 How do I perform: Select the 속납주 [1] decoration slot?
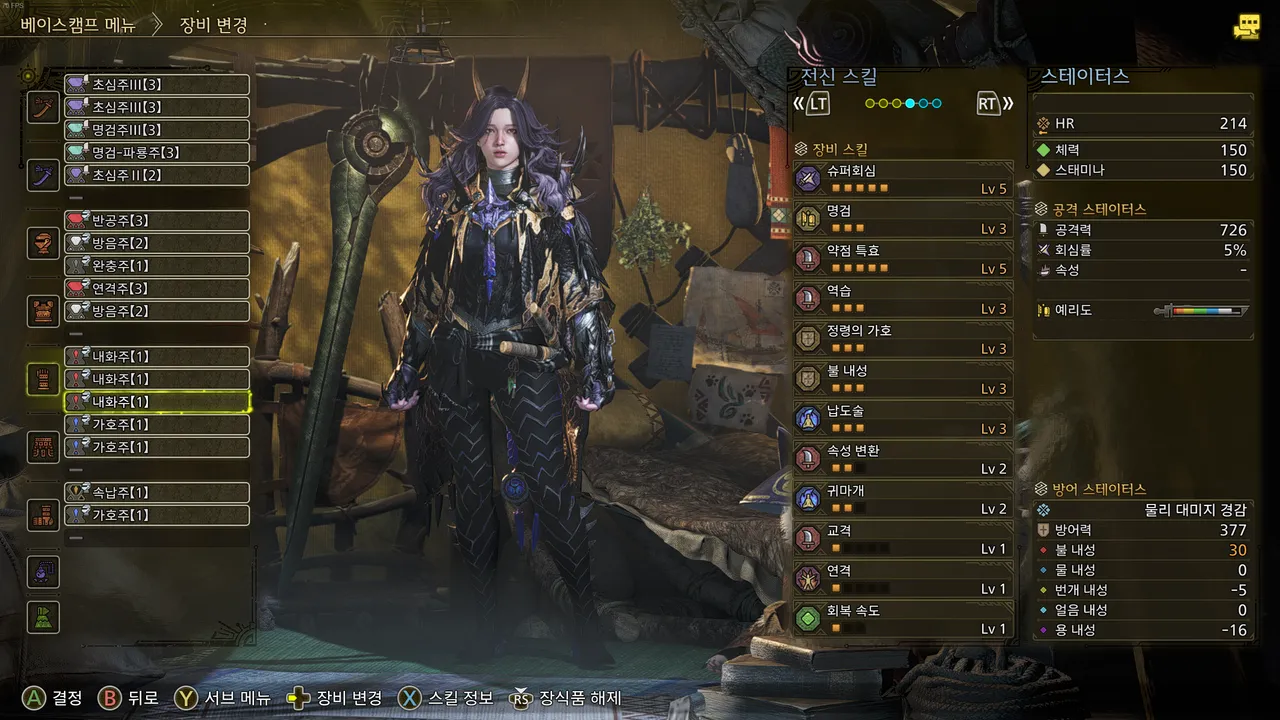[x=157, y=493]
